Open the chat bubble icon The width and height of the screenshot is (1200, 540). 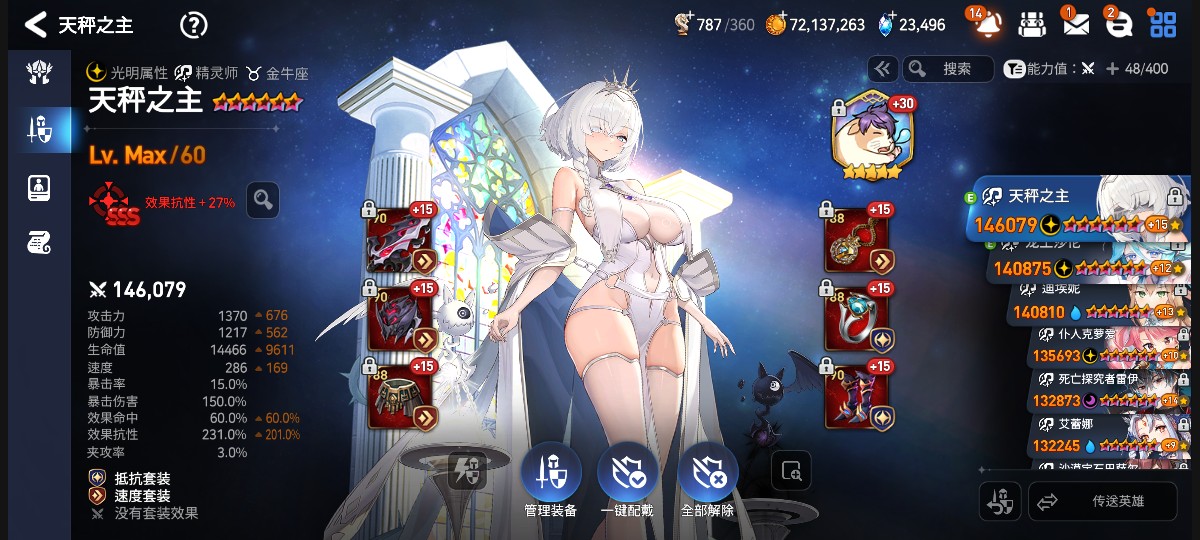point(1118,25)
